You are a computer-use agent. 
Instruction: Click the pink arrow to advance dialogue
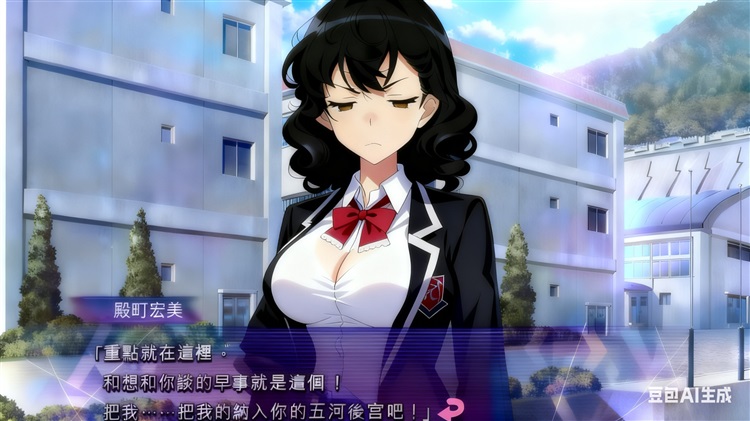[x=451, y=407]
